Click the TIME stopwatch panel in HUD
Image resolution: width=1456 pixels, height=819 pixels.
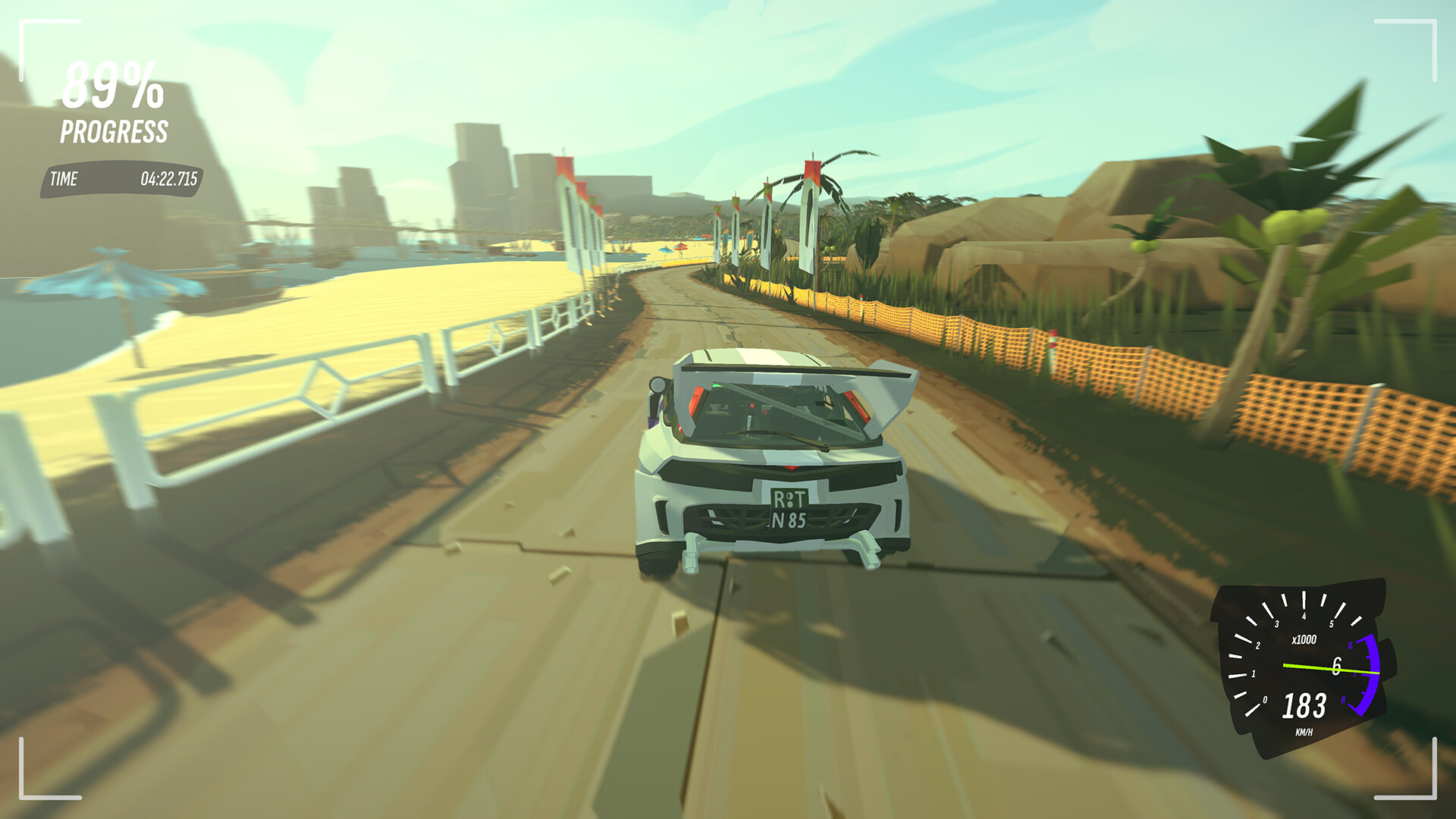tap(121, 180)
